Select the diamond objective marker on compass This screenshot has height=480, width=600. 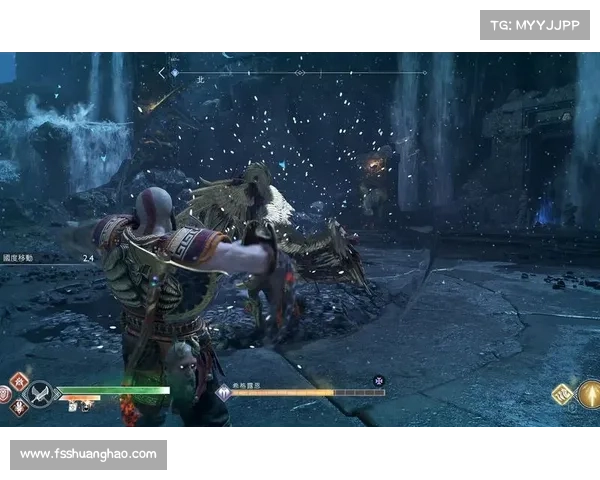click(299, 73)
